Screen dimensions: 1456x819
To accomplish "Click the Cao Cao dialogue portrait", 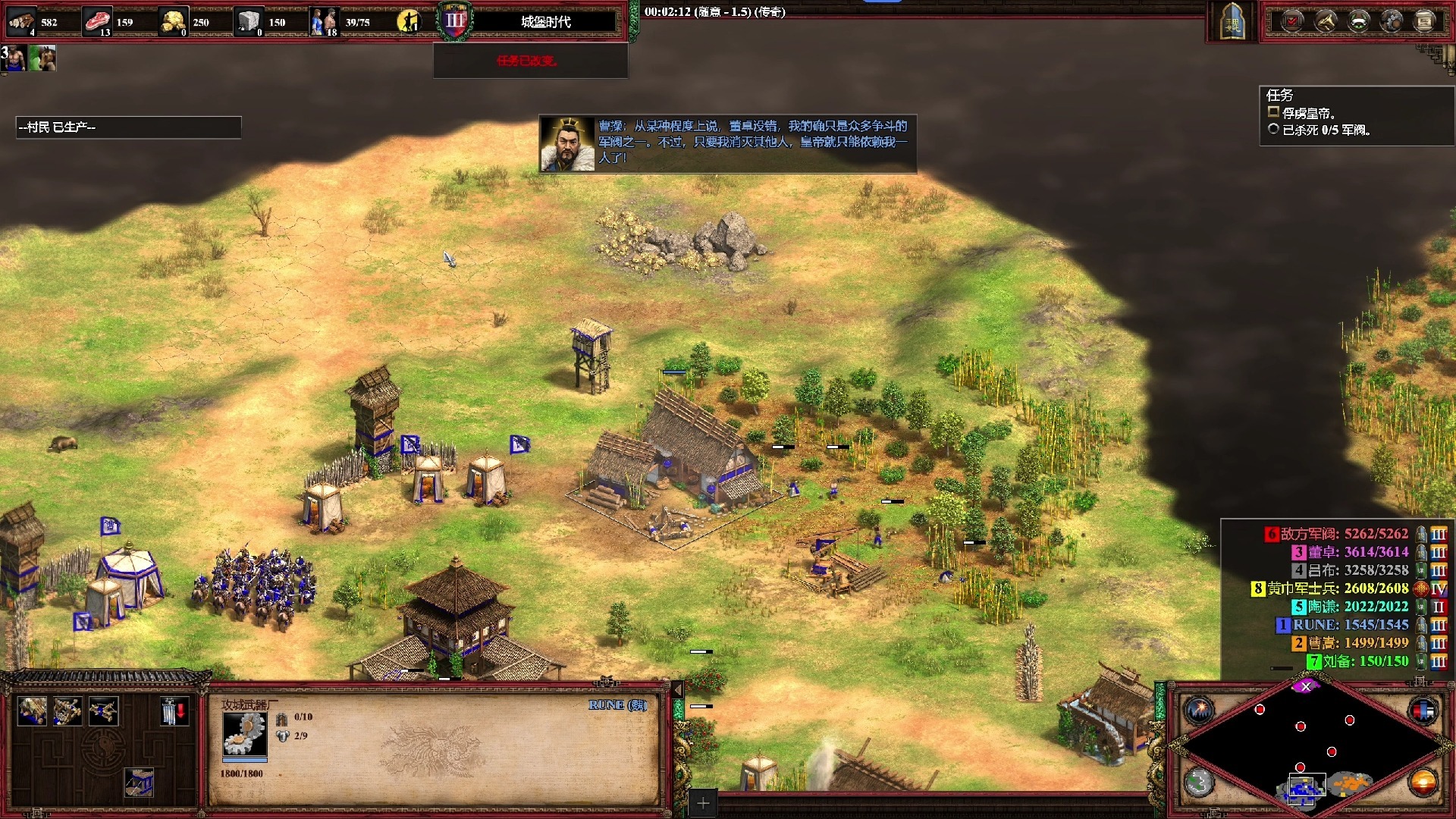I will click(567, 144).
